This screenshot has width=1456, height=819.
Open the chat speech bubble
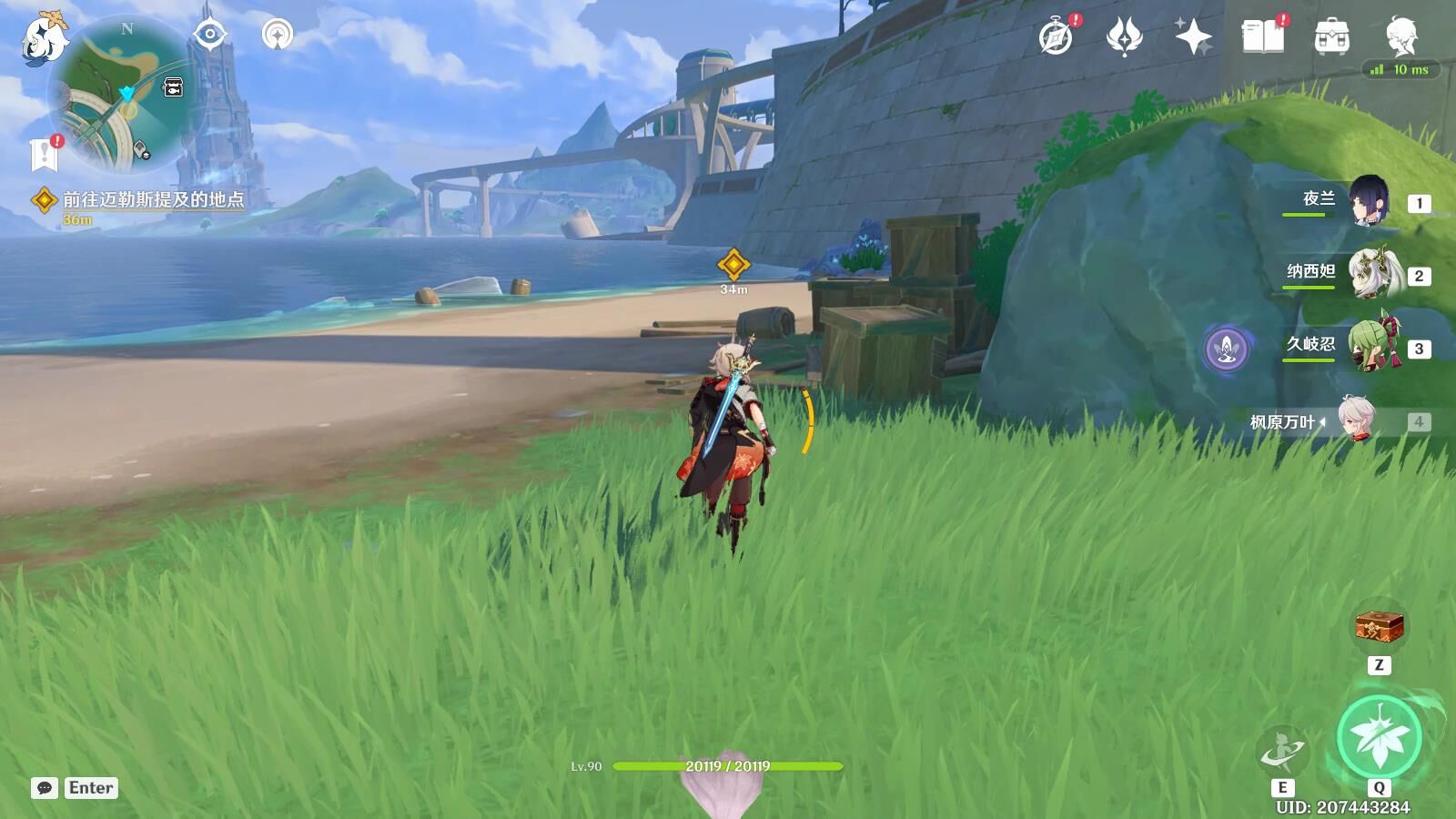coord(45,788)
